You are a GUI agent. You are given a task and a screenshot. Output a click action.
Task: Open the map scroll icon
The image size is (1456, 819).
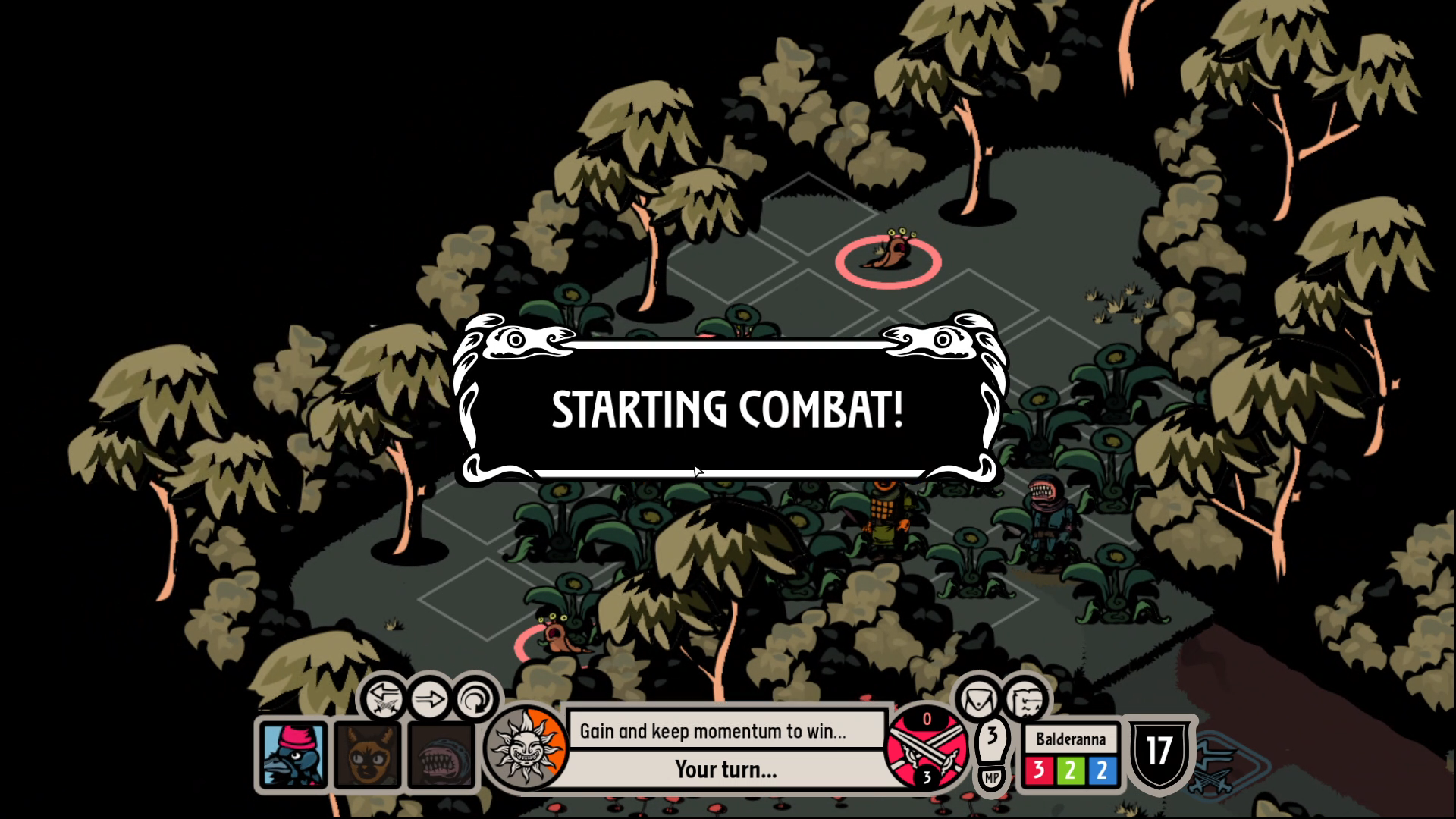1026,699
